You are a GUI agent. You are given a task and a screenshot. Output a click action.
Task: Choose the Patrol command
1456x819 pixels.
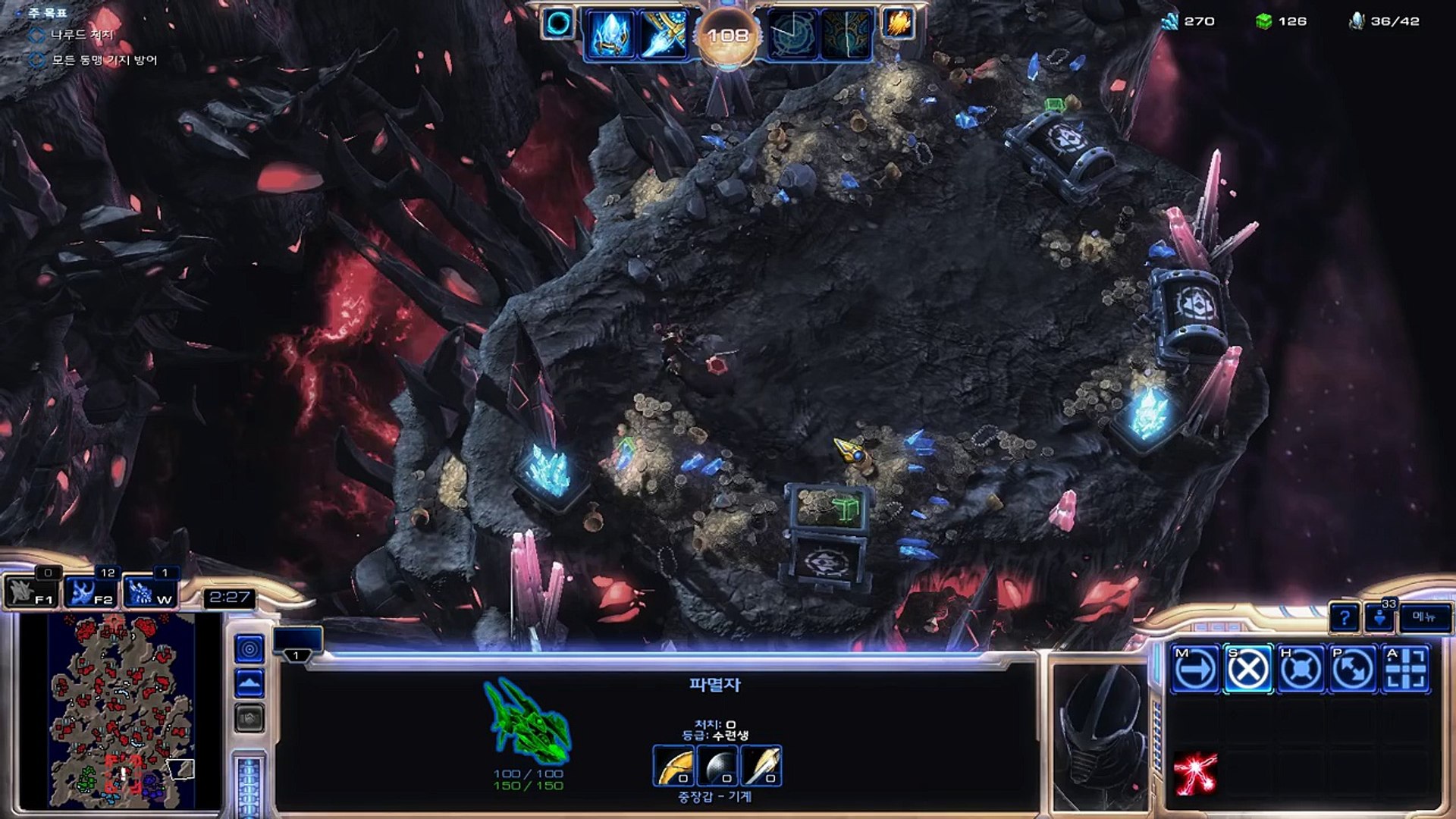click(1353, 669)
